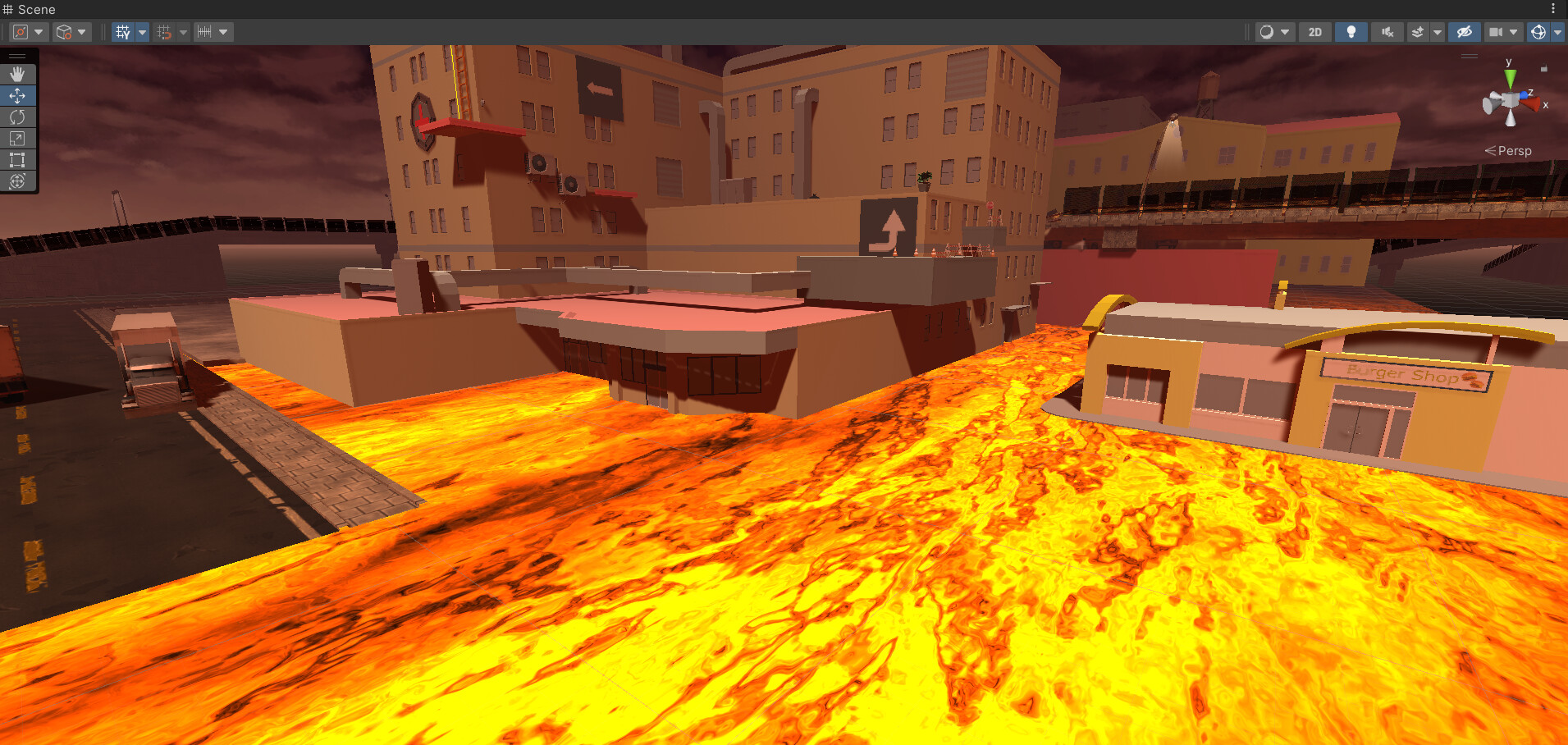Select the Rect Transform tool

click(x=17, y=160)
